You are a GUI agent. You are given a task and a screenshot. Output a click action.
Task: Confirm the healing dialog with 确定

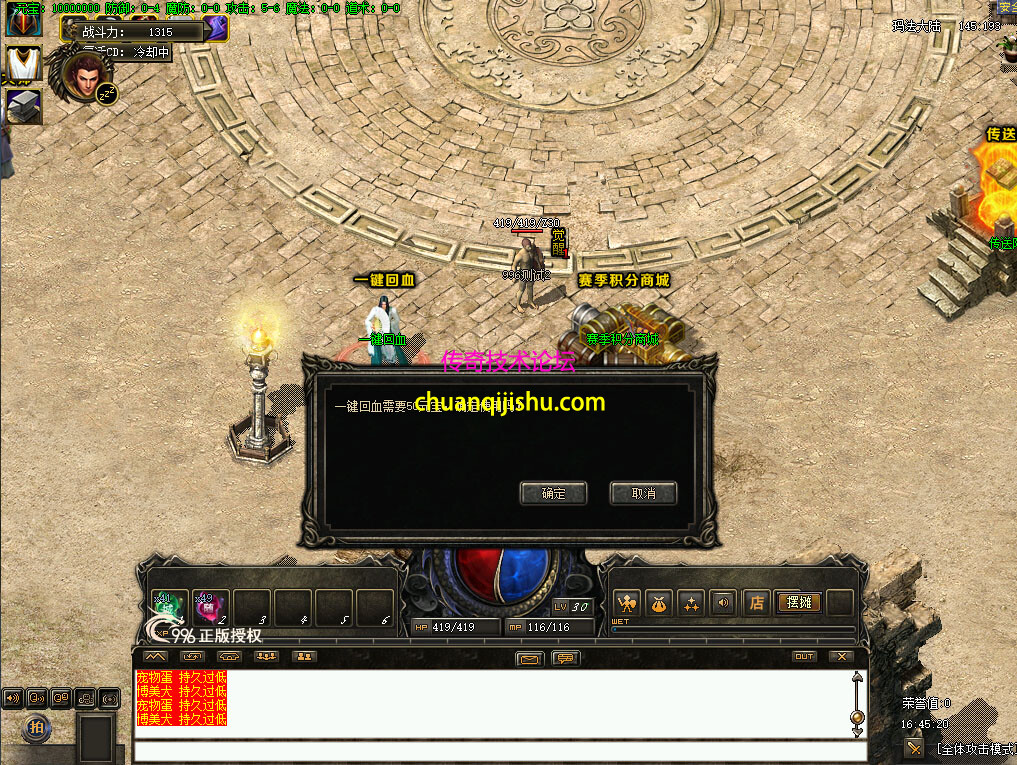pyautogui.click(x=553, y=493)
